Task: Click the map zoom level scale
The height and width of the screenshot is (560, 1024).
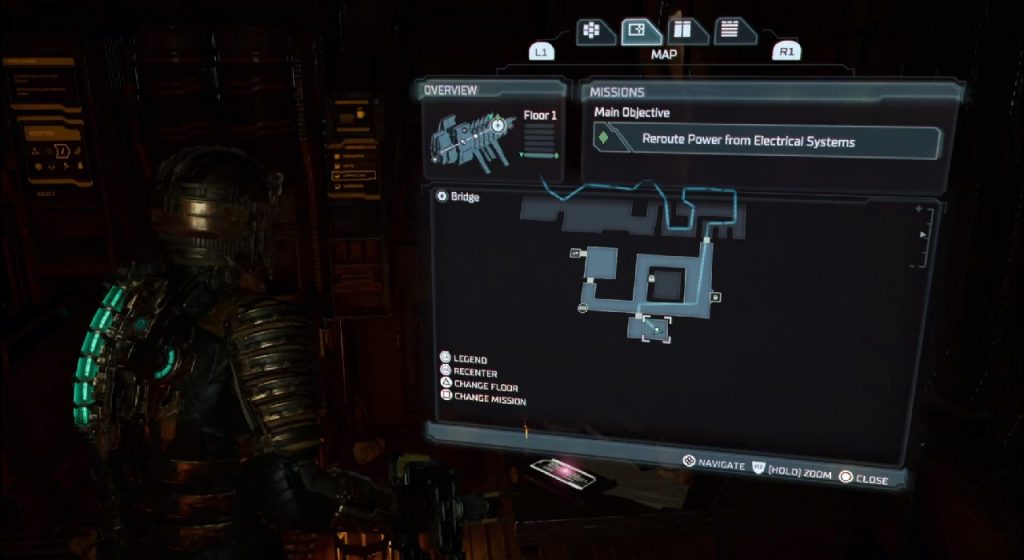Action: pyautogui.click(x=920, y=237)
